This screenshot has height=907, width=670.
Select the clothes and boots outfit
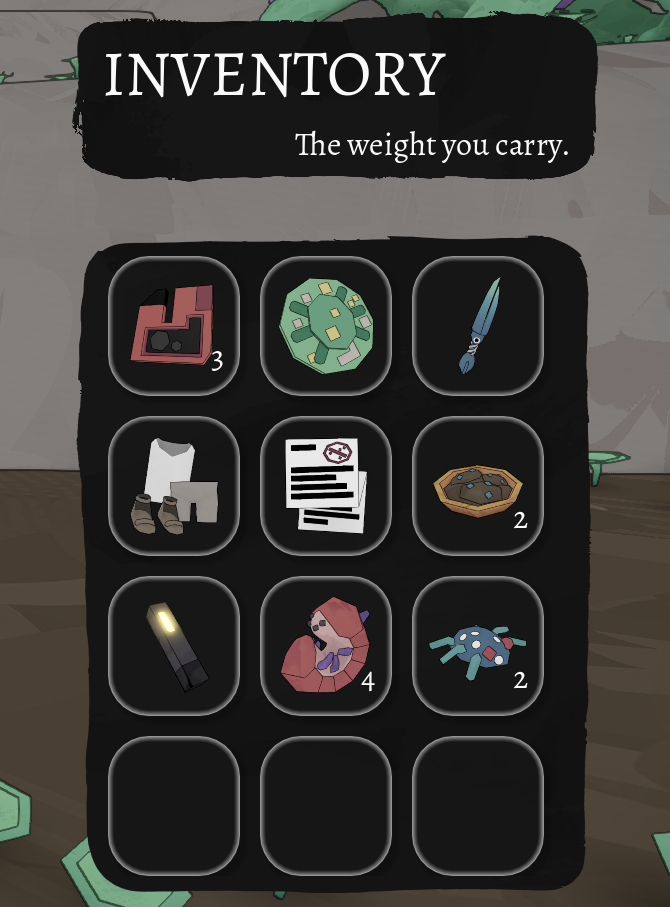tap(173, 486)
